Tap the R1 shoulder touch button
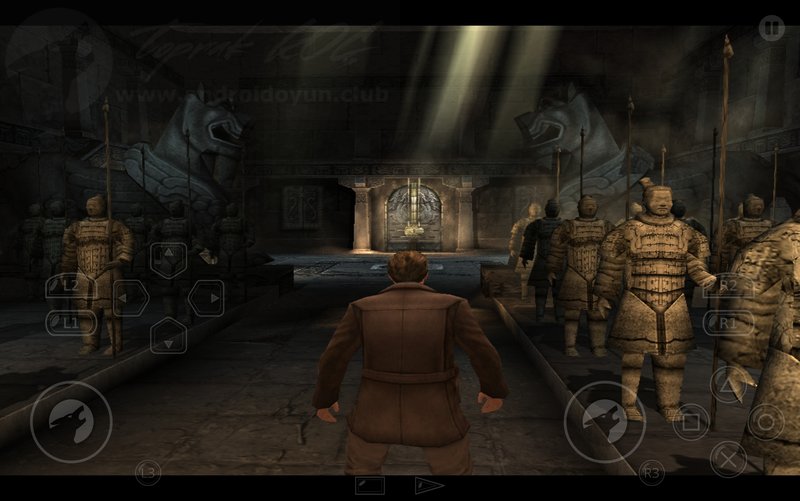The width and height of the screenshot is (800, 501). [728, 323]
